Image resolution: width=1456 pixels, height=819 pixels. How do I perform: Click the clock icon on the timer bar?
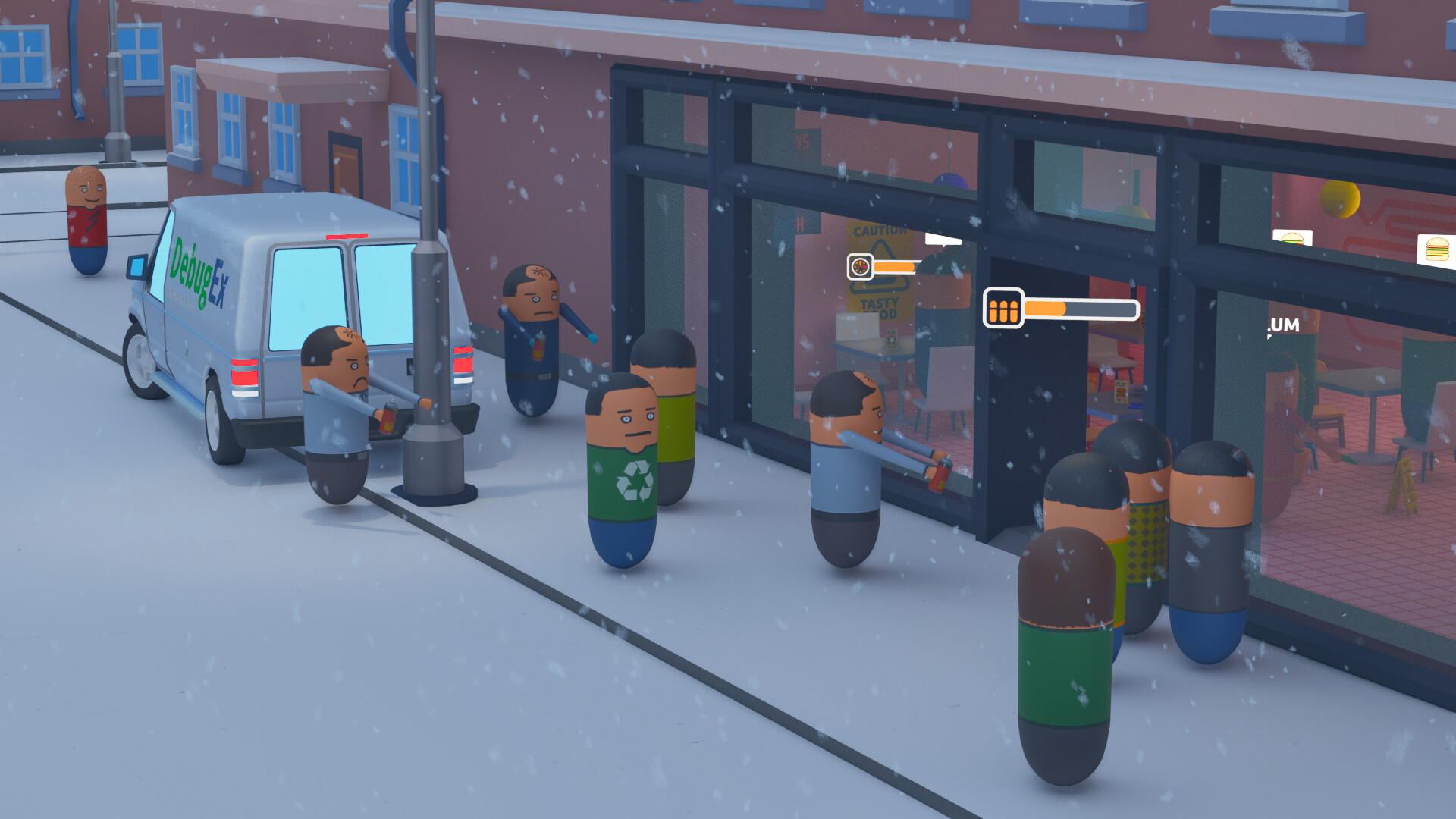coord(860,267)
